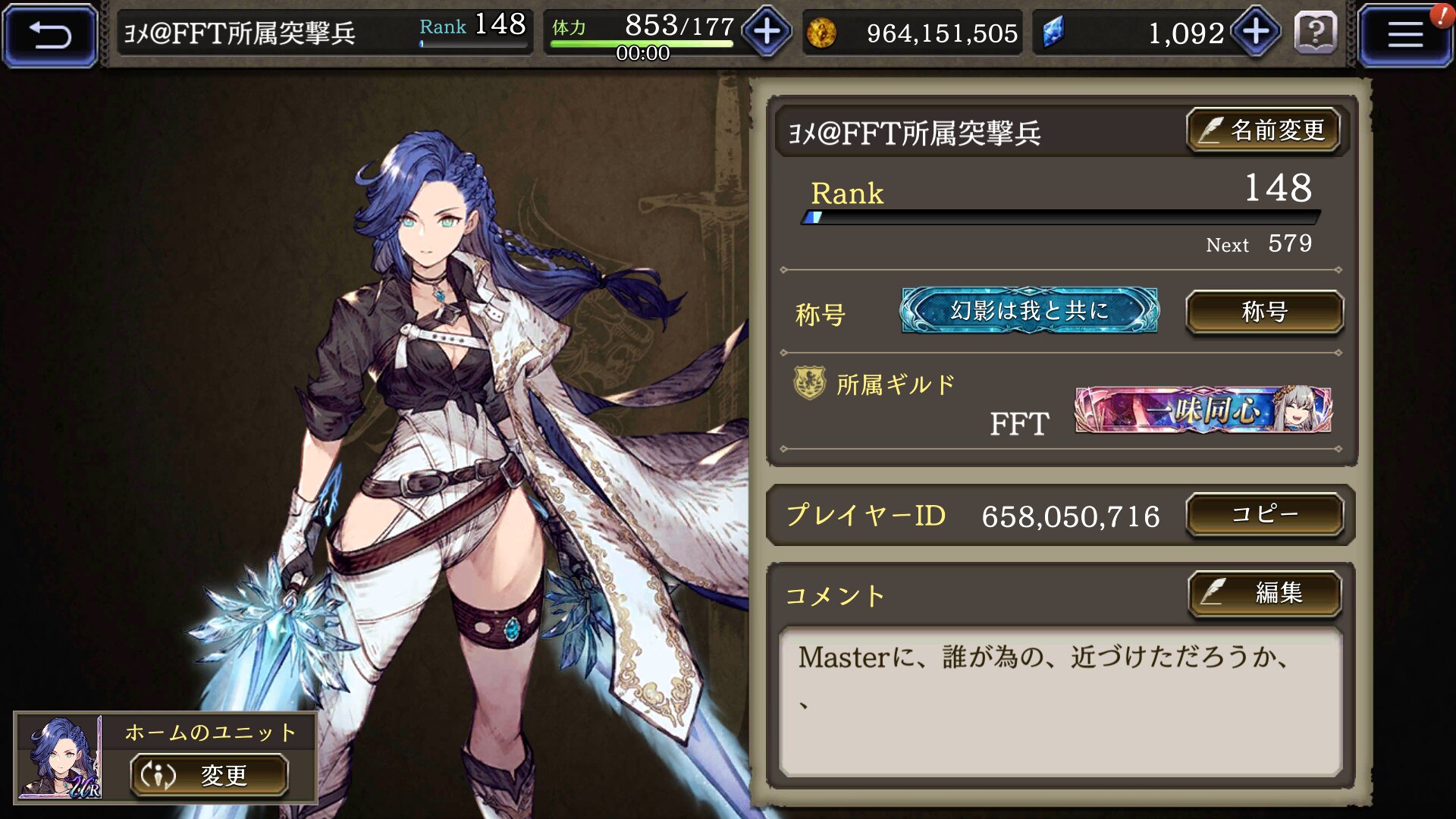Image resolution: width=1456 pixels, height=819 pixels.
Task: Click the 幻影は我と共に title badge
Action: click(x=1029, y=311)
